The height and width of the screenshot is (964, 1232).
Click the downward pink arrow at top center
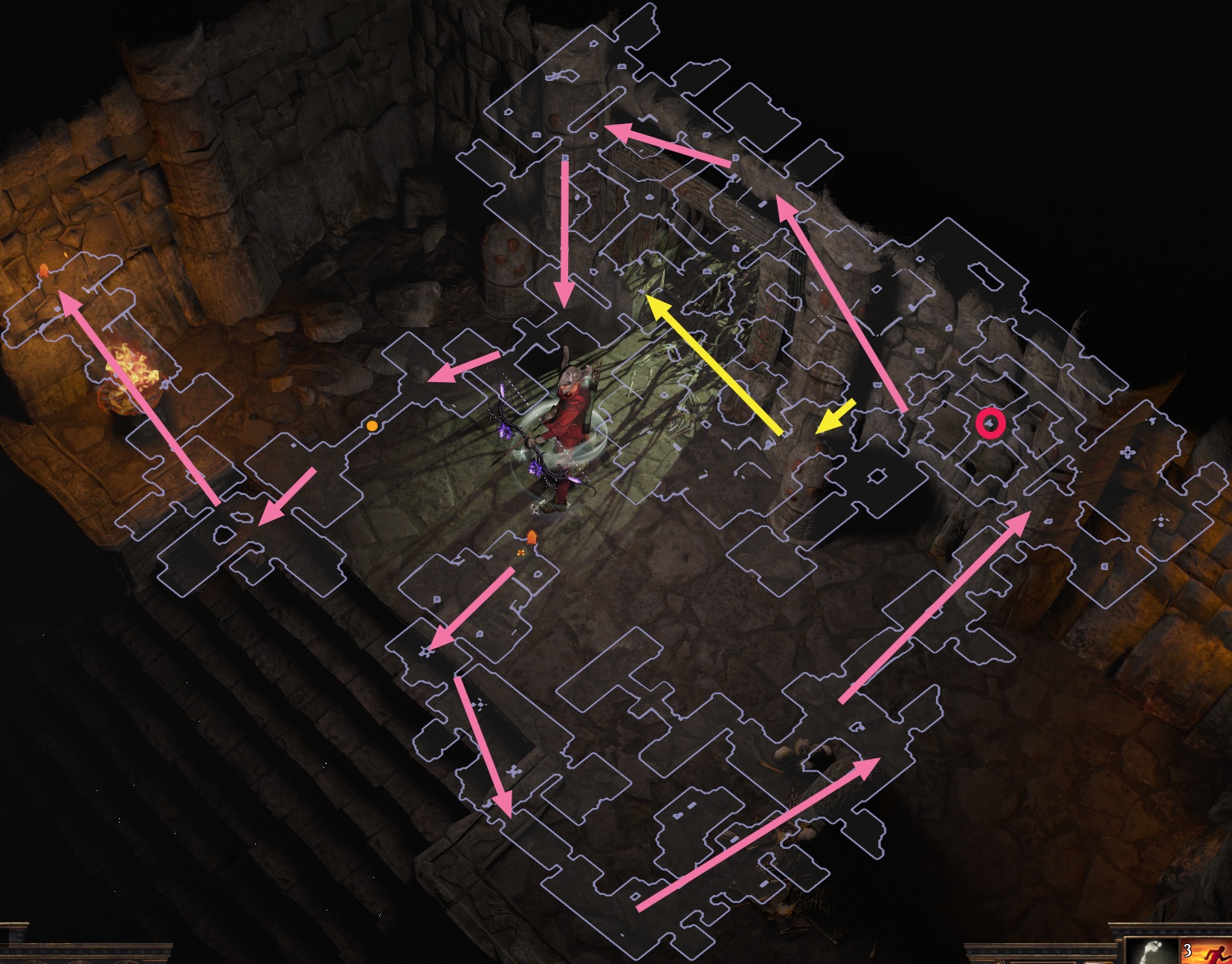[x=565, y=230]
